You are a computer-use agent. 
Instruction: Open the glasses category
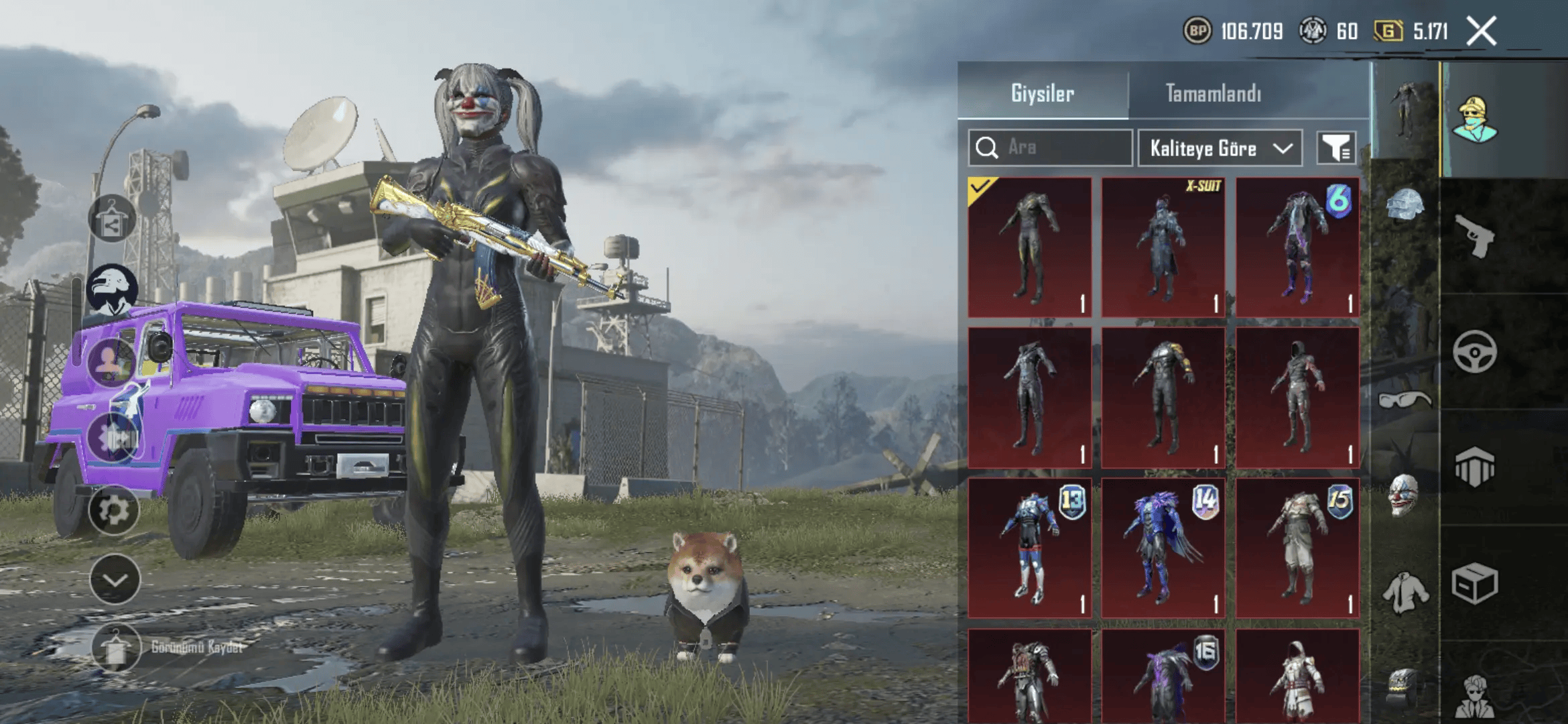point(1404,400)
